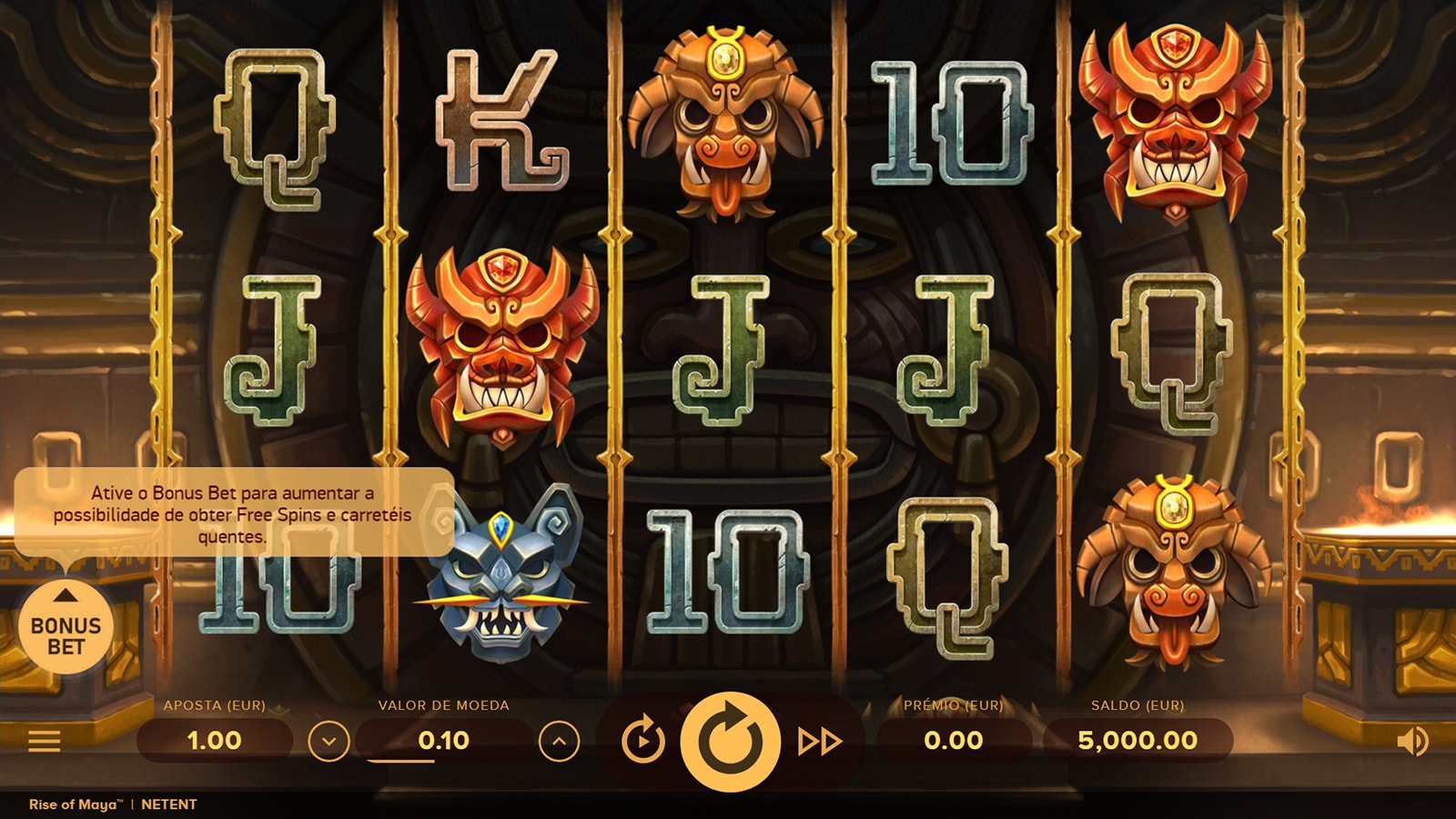
Task: Open the autoplay options
Action: tap(642, 741)
